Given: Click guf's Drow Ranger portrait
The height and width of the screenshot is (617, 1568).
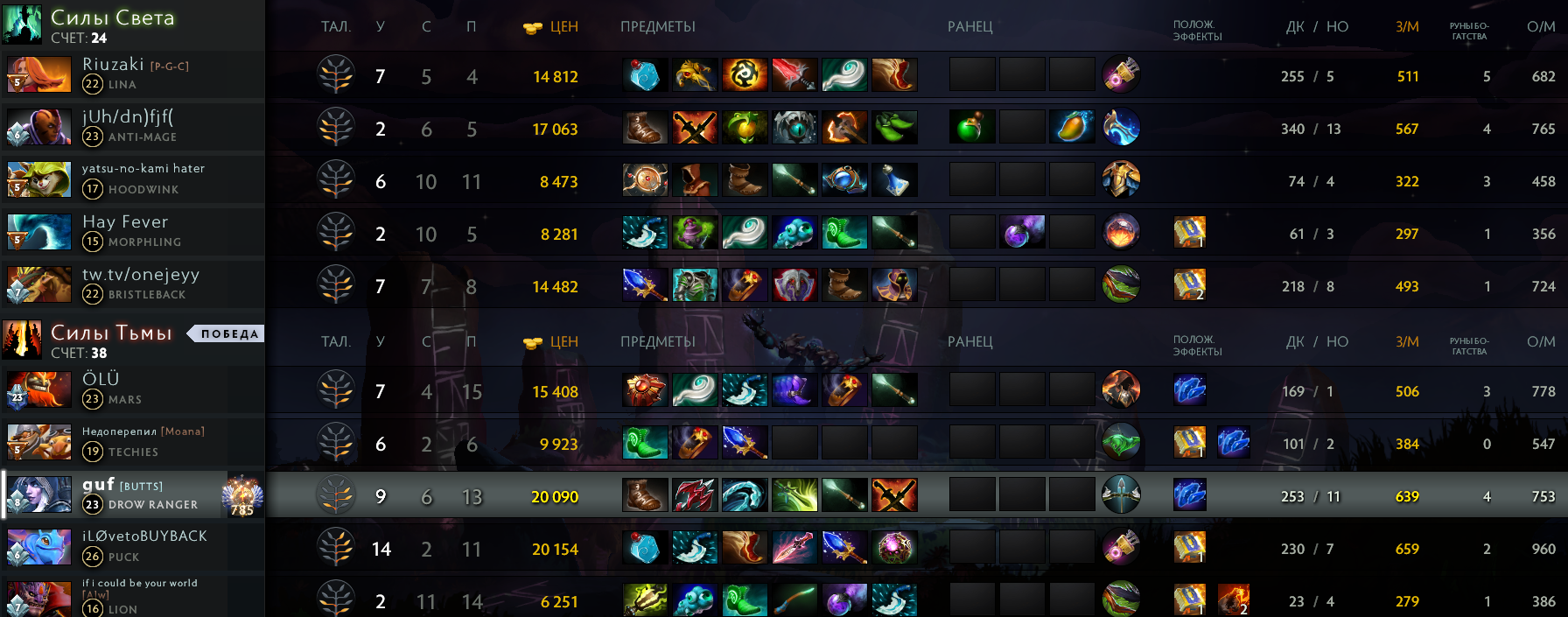Looking at the screenshot, I should (x=38, y=495).
